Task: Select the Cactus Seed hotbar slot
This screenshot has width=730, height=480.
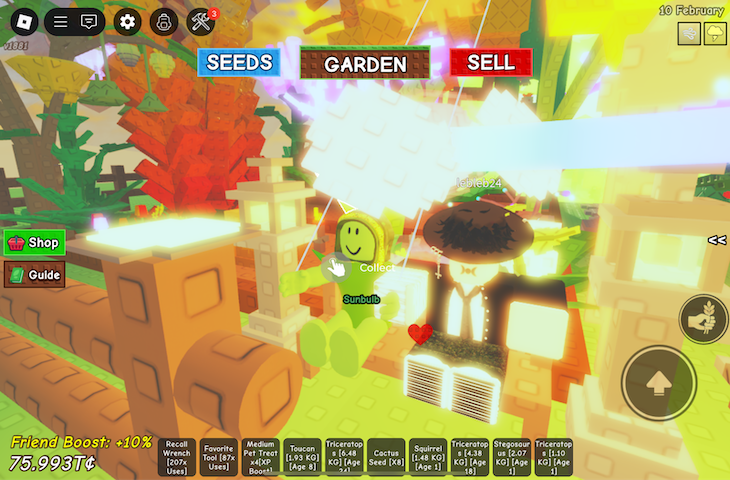Action: (x=386, y=457)
